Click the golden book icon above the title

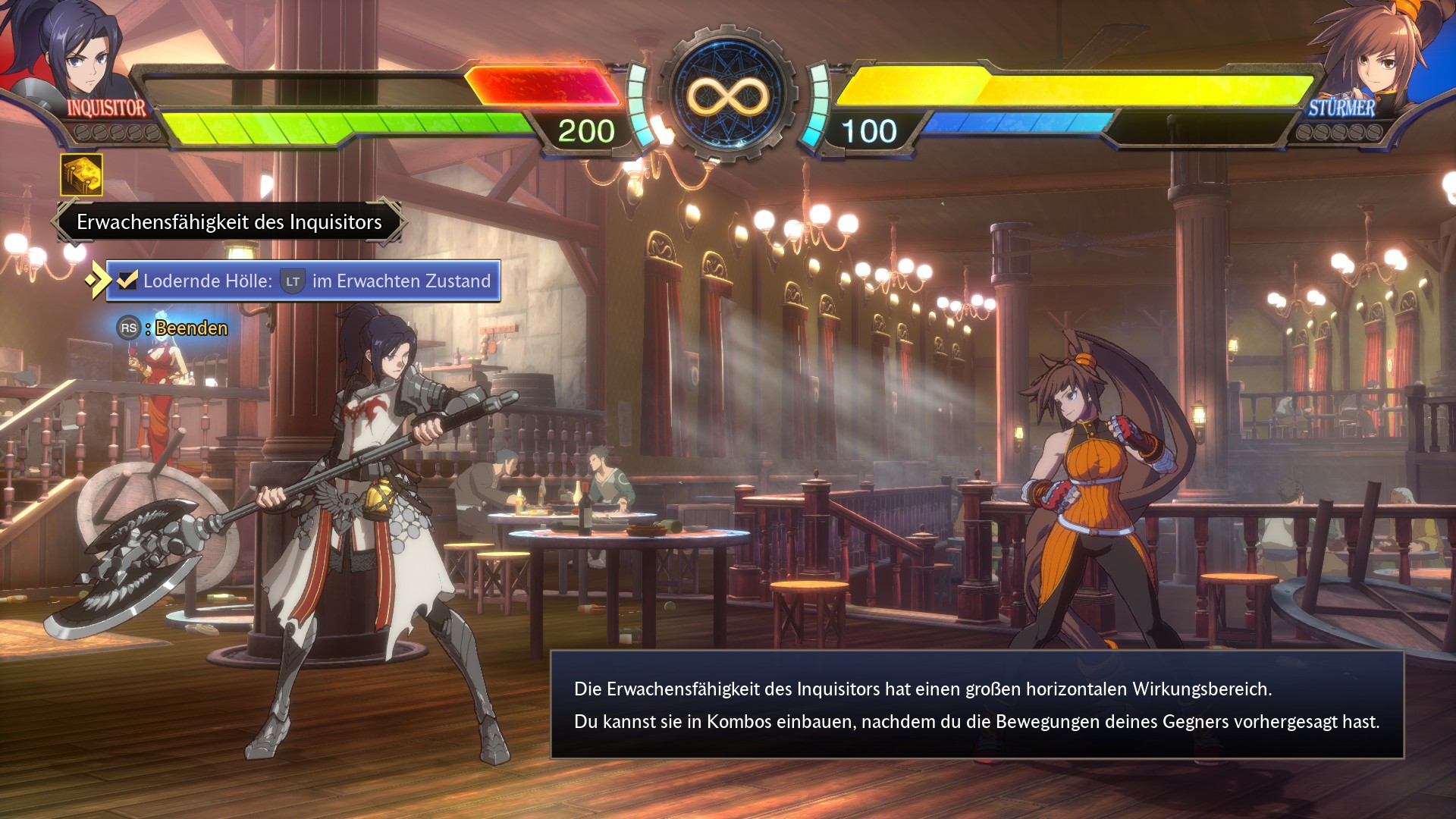click(81, 175)
